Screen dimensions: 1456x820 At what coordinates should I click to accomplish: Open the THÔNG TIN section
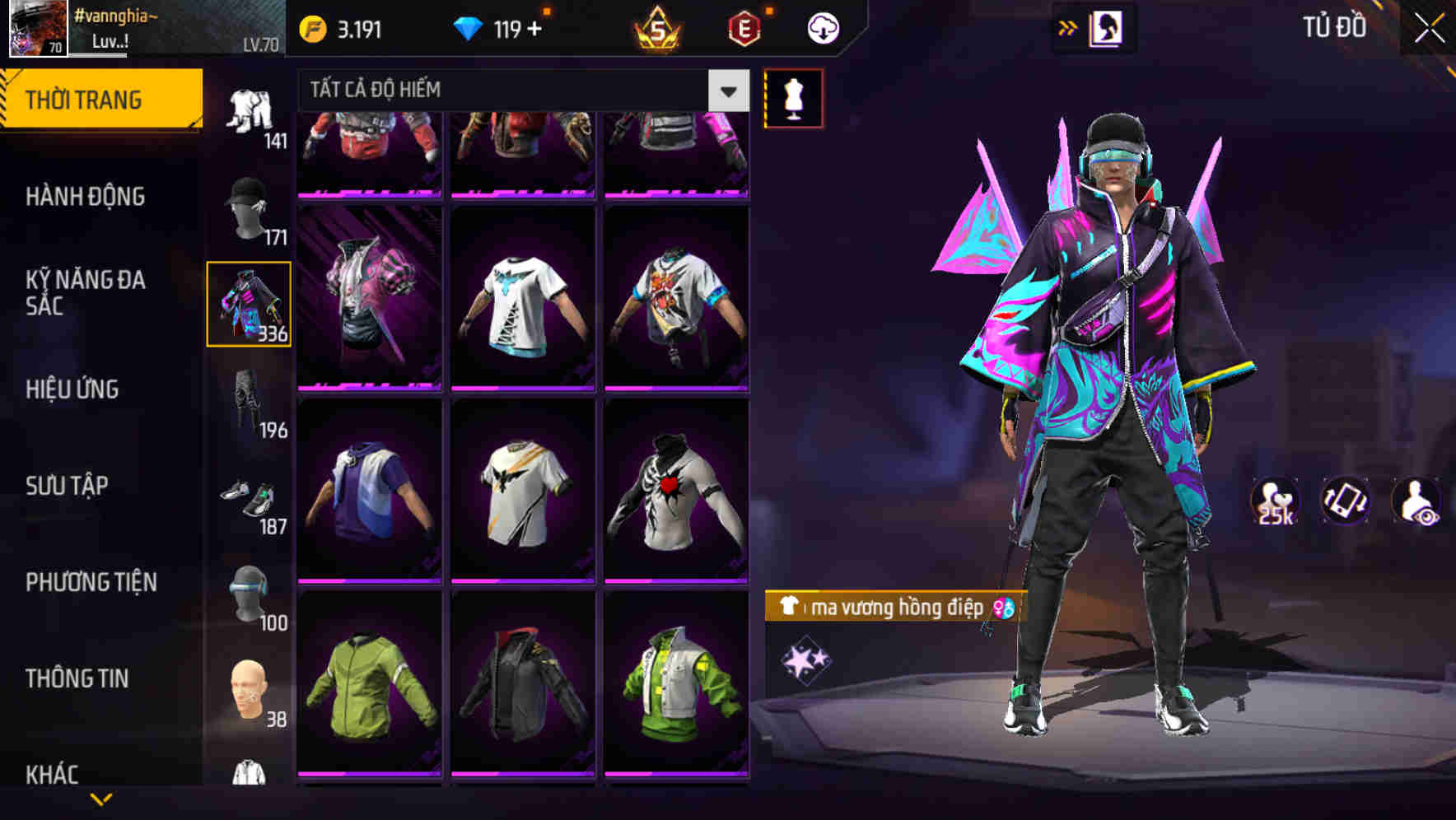(75, 678)
